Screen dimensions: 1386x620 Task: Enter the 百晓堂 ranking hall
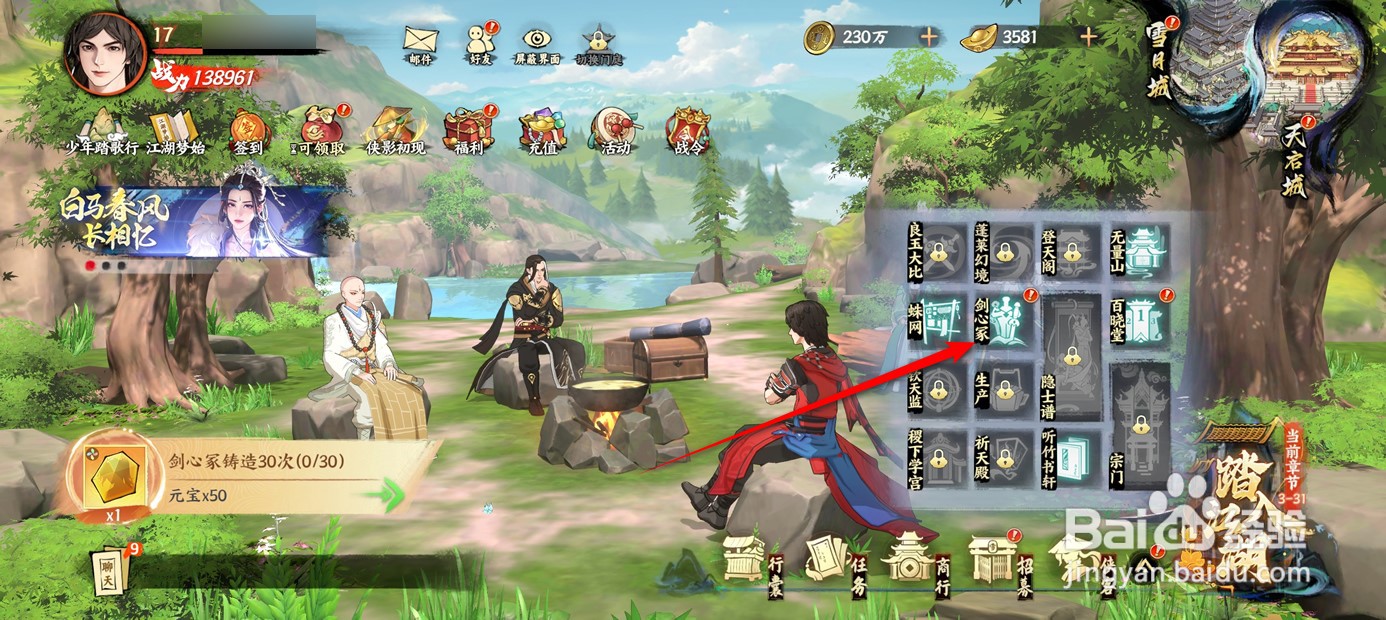(1140, 319)
